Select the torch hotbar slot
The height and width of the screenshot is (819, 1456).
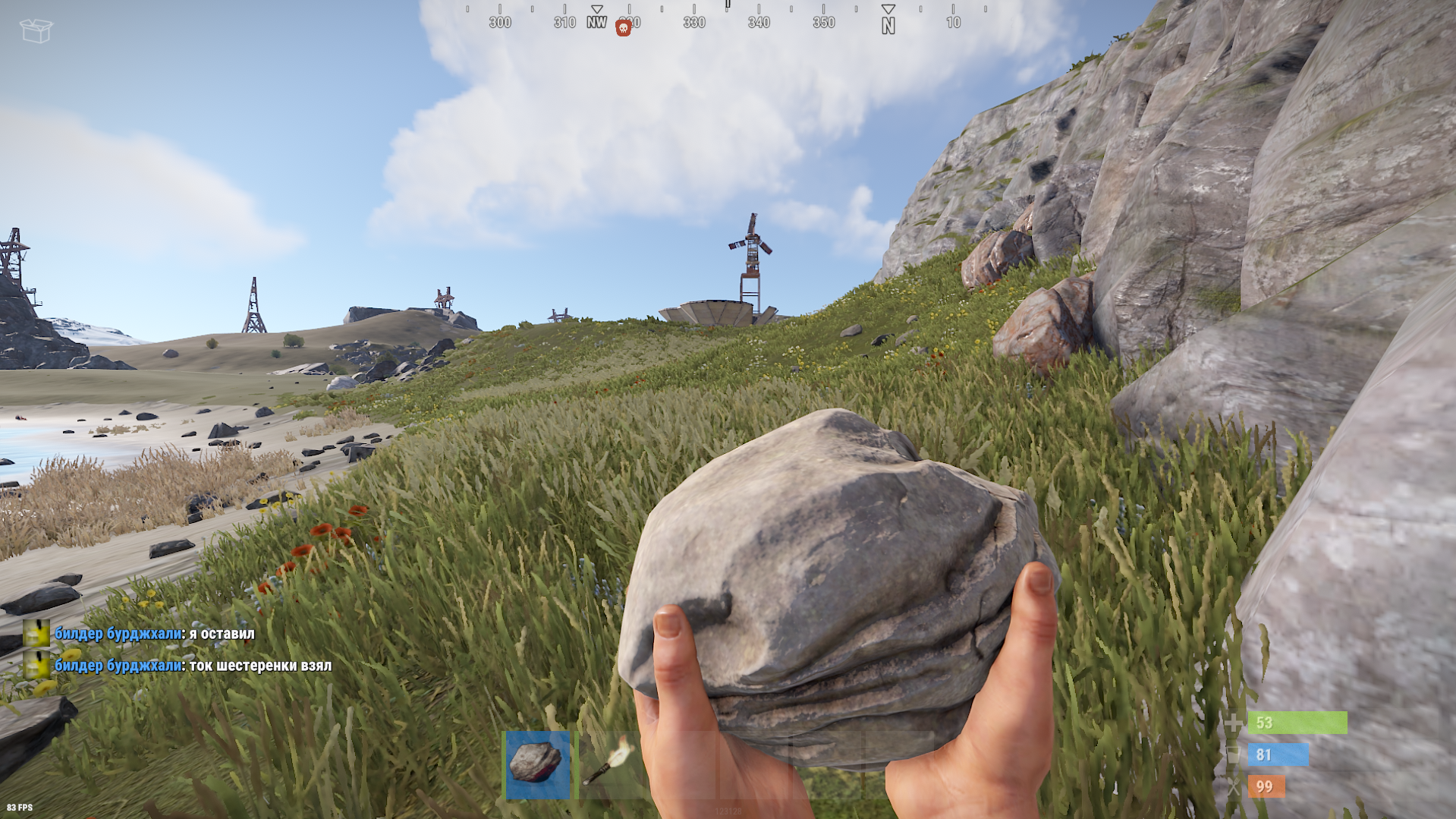pyautogui.click(x=610, y=764)
